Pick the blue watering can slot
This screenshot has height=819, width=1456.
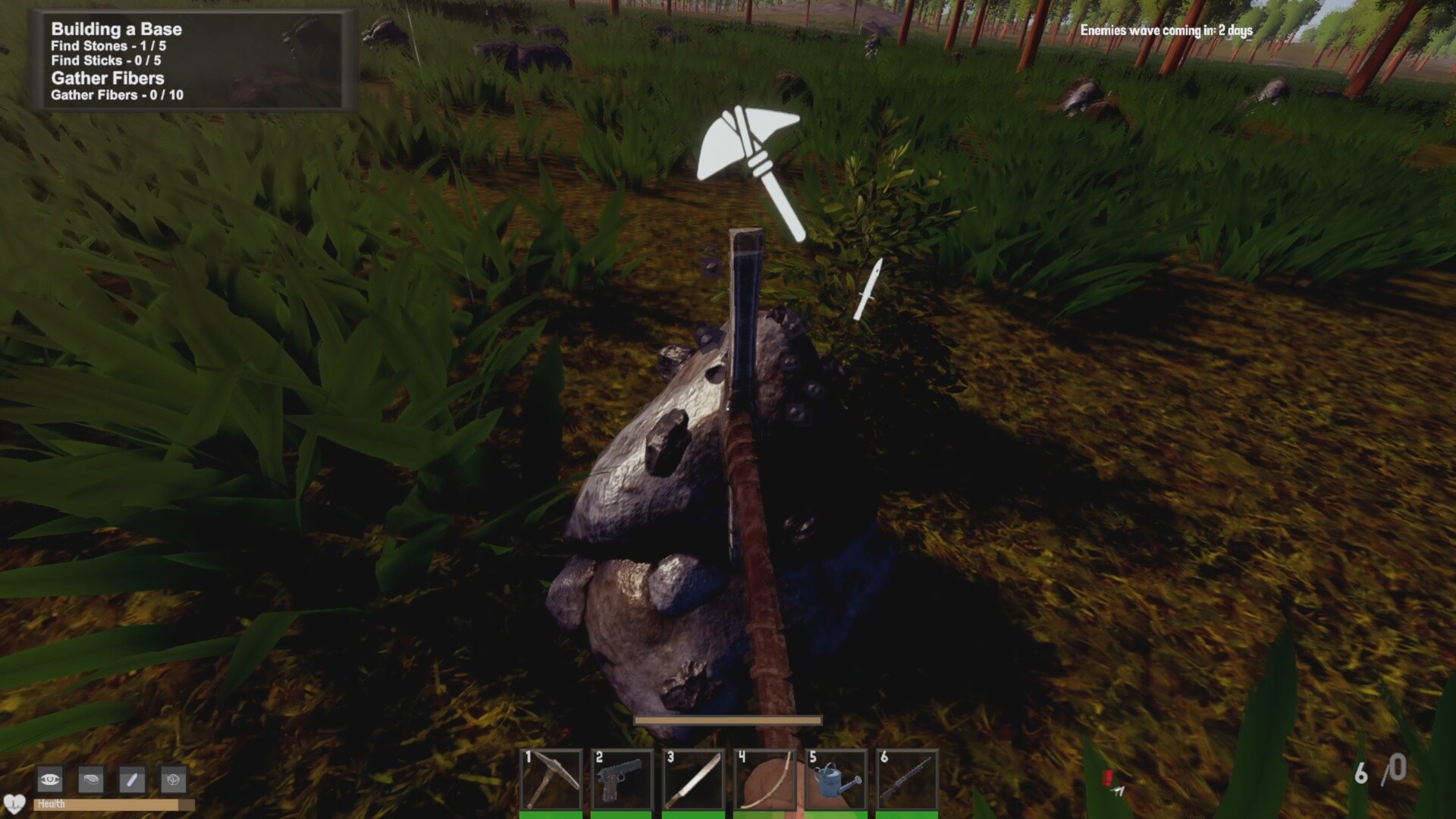pyautogui.click(x=836, y=780)
